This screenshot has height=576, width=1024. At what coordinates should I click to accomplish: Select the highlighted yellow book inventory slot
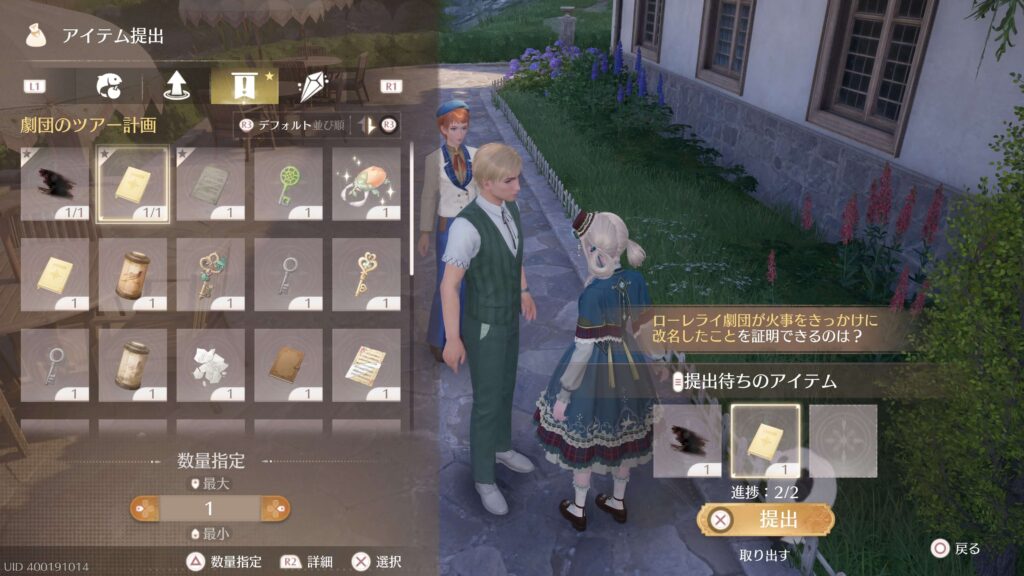tap(133, 184)
